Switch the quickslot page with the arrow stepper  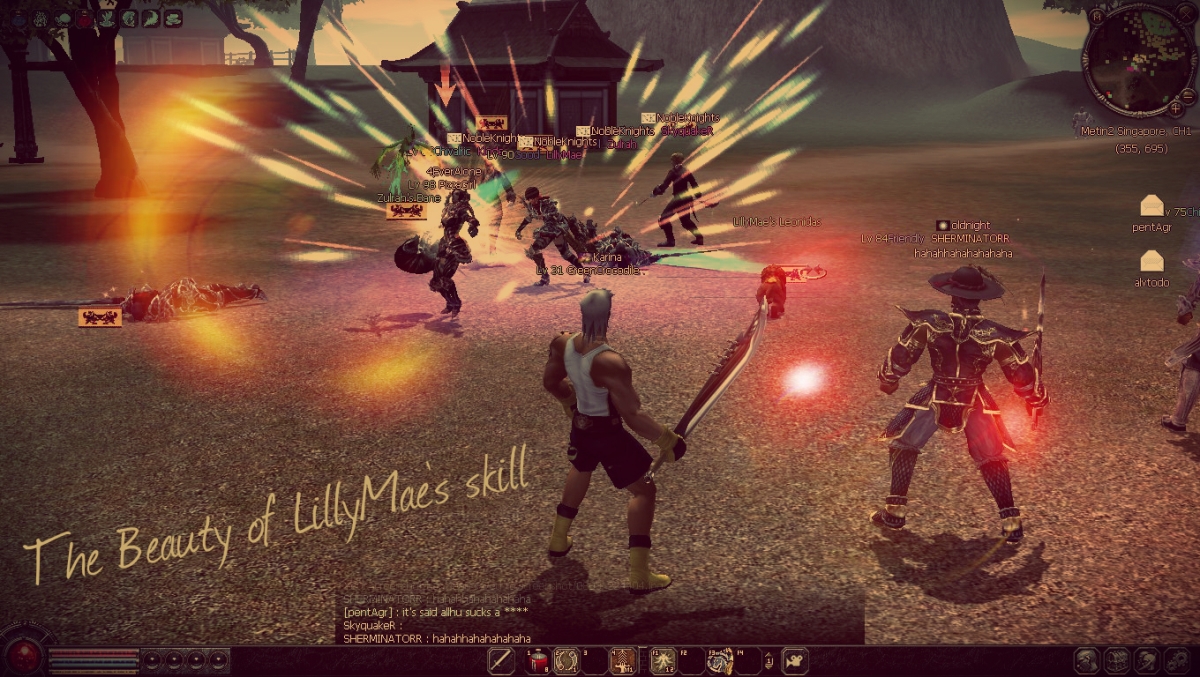[768, 661]
